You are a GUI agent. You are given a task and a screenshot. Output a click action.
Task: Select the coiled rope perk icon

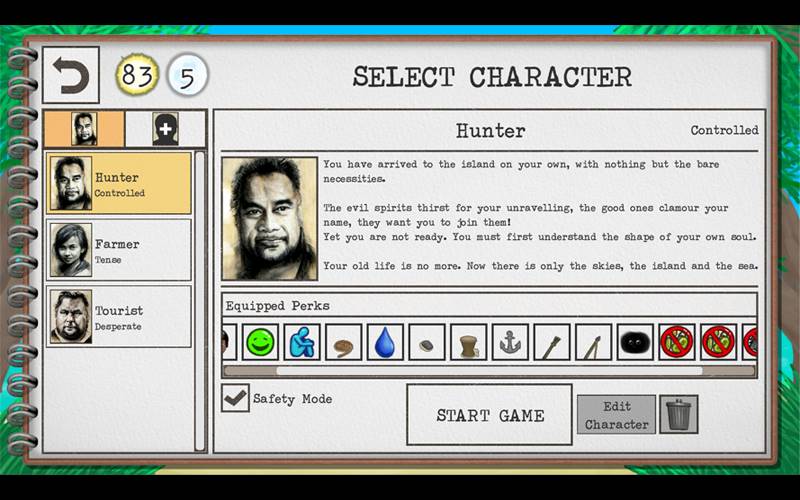343,342
